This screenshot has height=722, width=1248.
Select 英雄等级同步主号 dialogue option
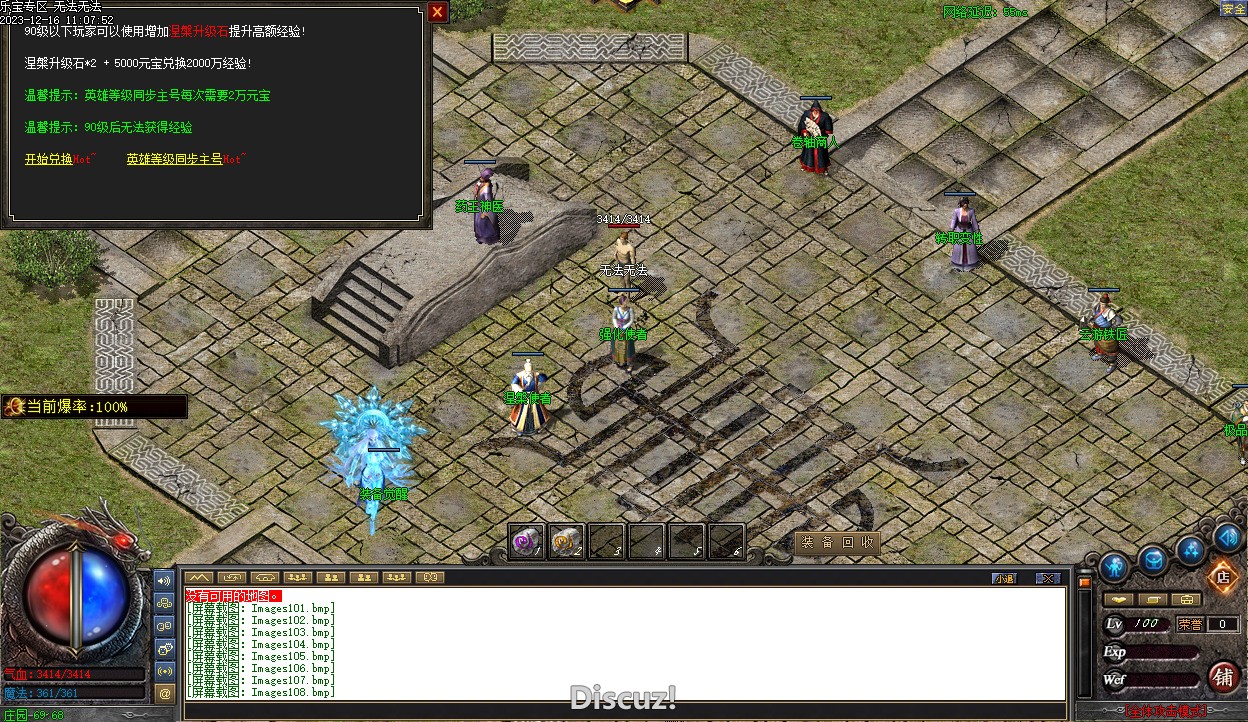[174, 159]
